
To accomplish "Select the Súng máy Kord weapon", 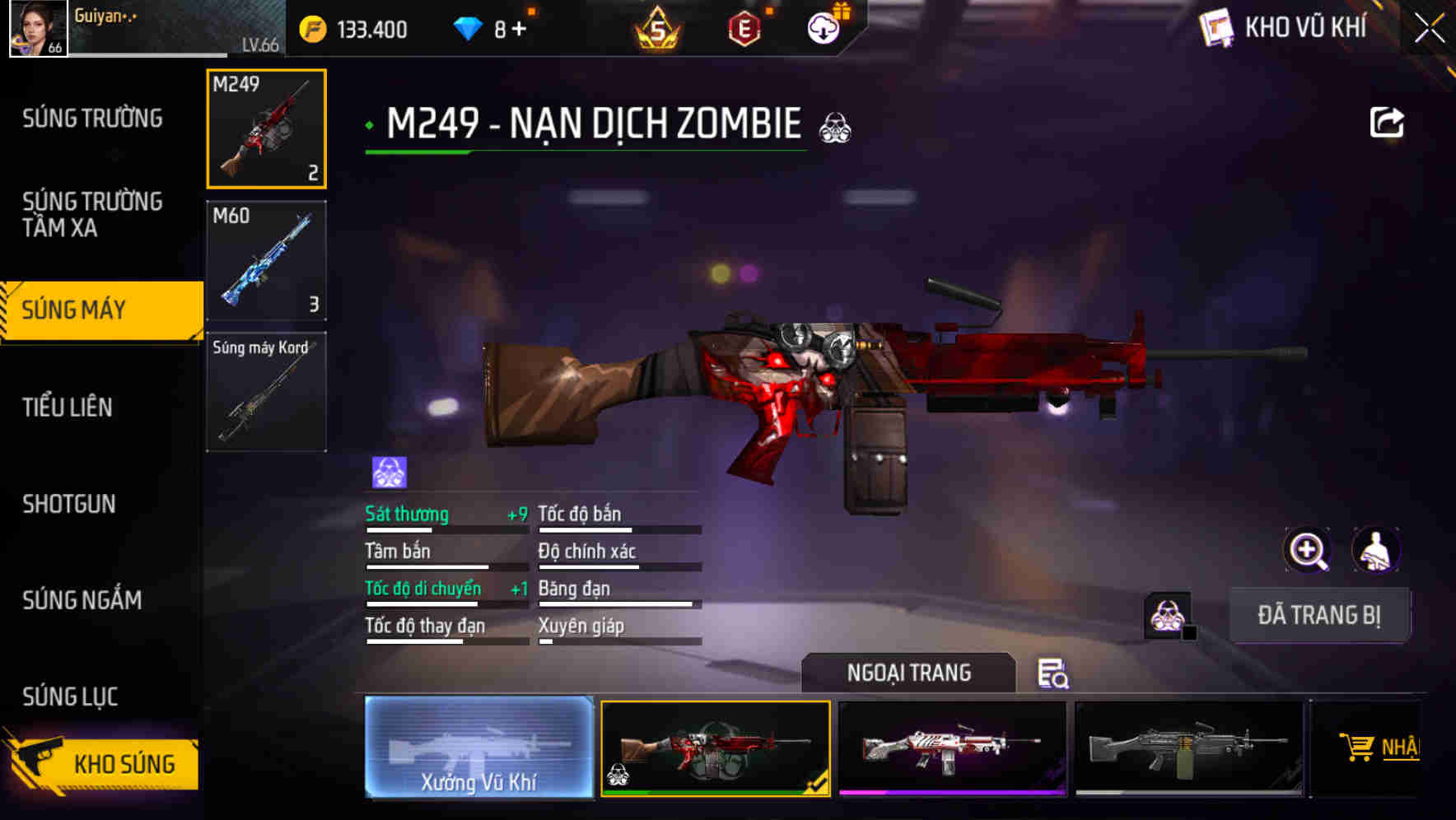I will click(265, 392).
